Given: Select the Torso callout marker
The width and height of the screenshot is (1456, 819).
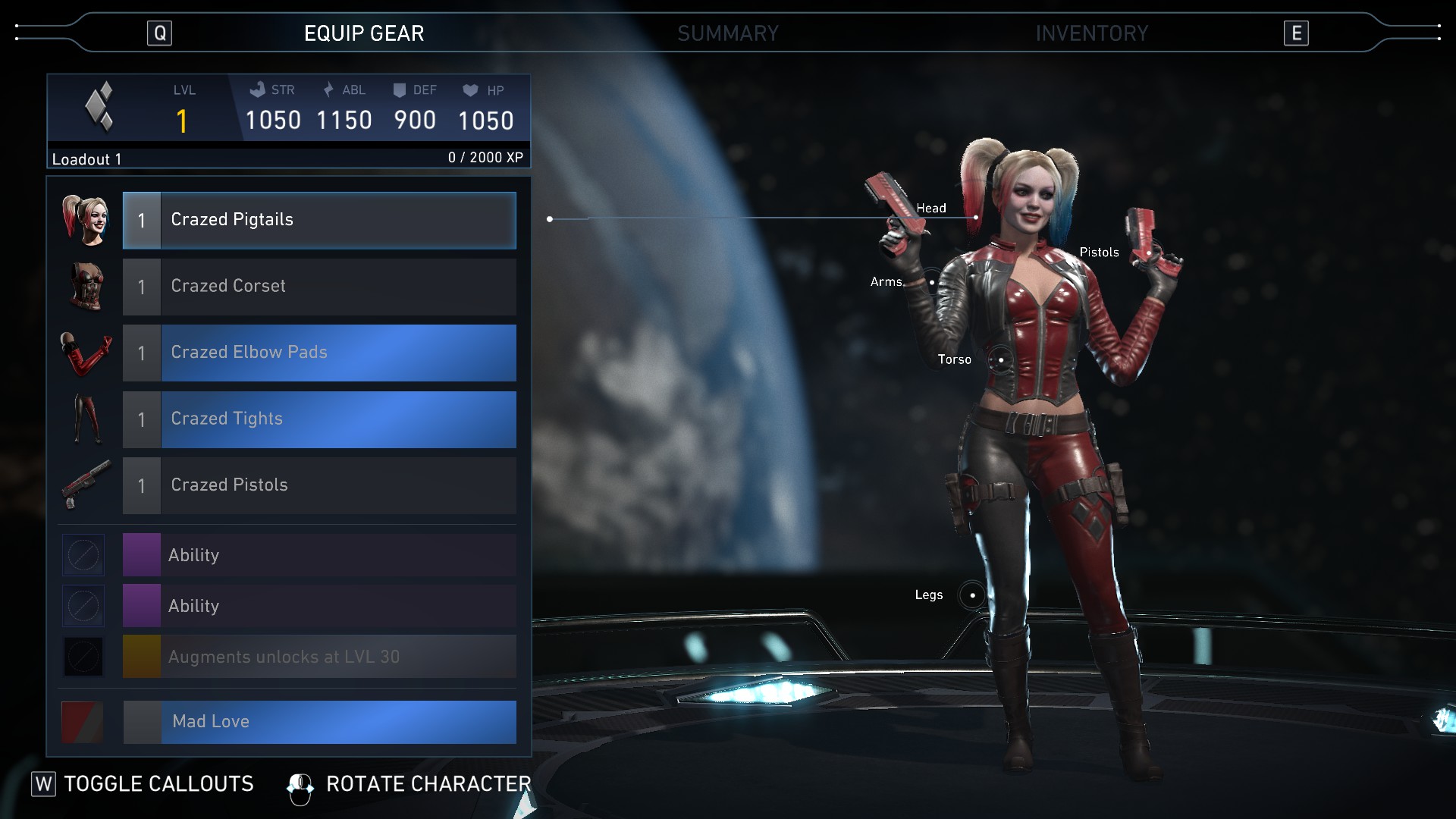Looking at the screenshot, I should tap(1001, 359).
